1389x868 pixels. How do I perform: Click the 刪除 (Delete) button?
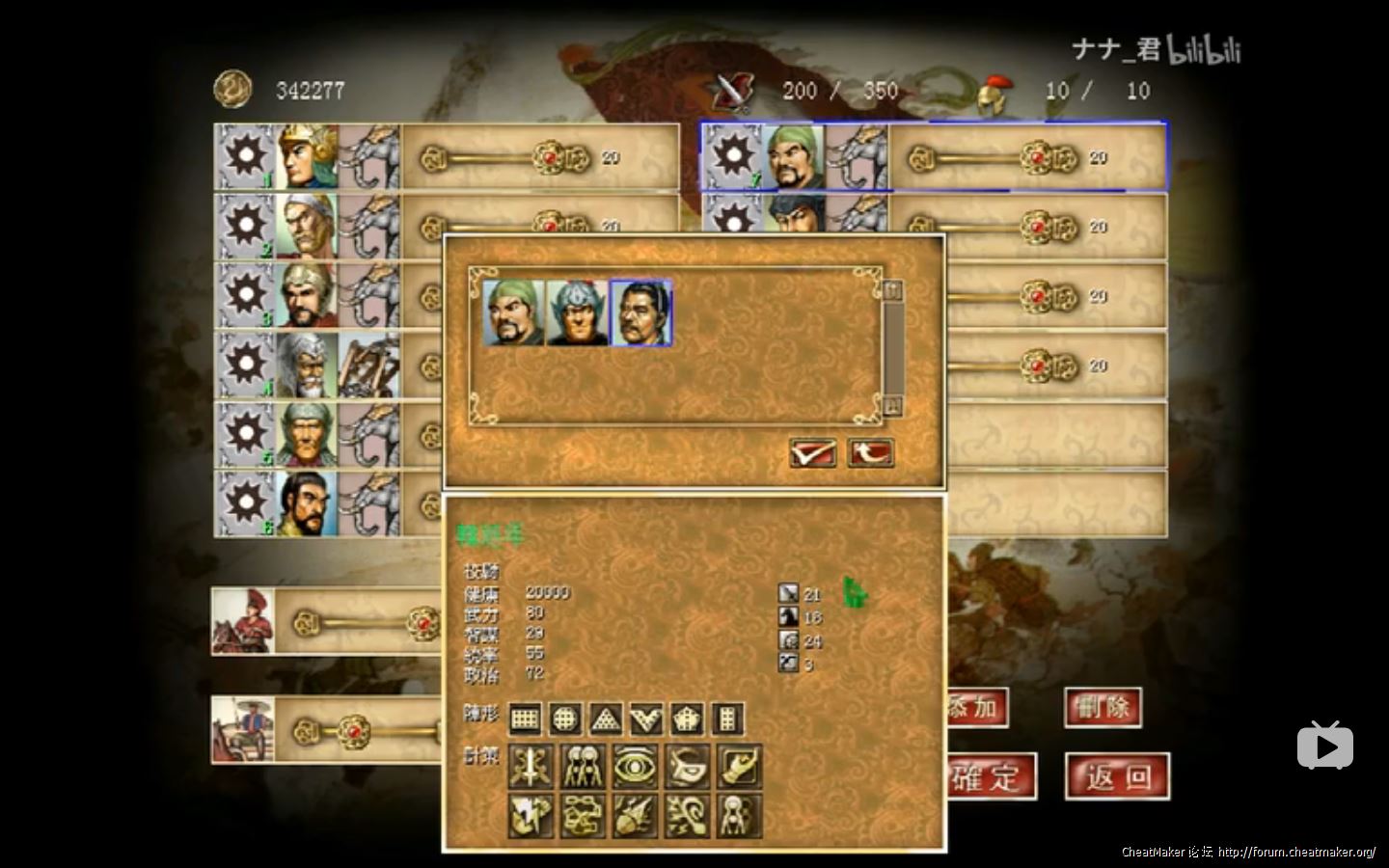1103,708
